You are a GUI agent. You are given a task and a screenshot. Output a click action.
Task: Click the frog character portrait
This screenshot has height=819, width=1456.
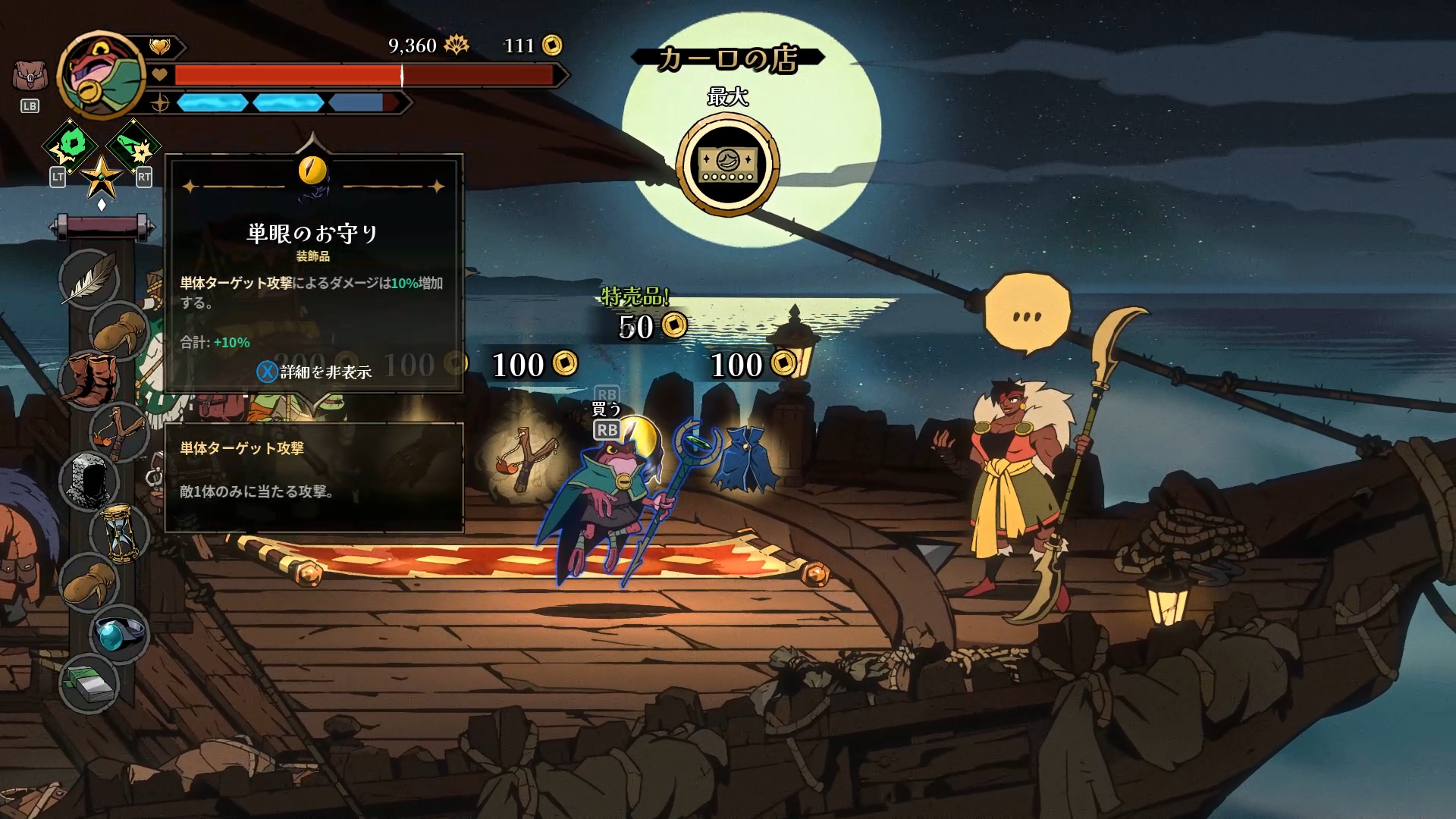(102, 76)
